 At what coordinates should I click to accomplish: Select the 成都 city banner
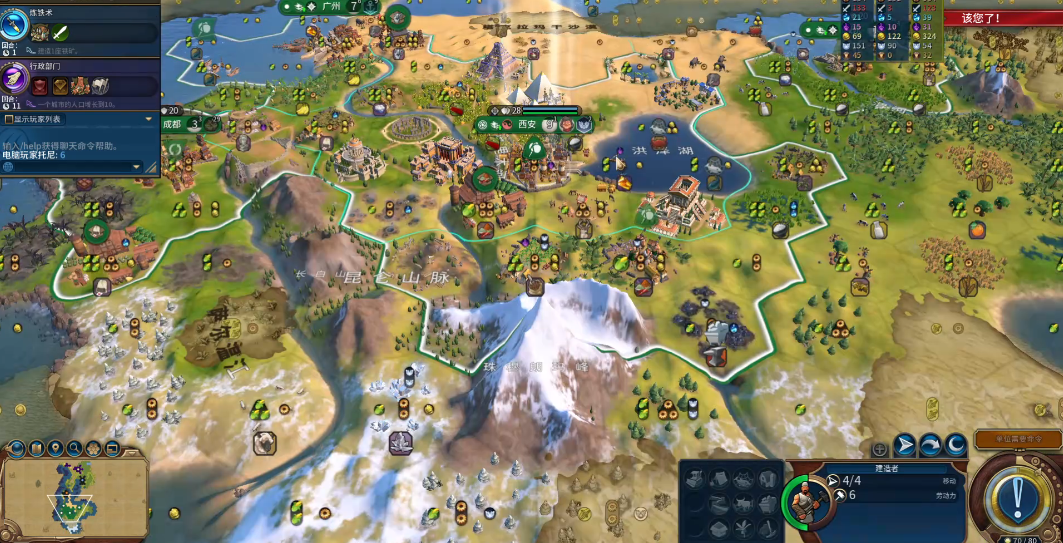(172, 124)
